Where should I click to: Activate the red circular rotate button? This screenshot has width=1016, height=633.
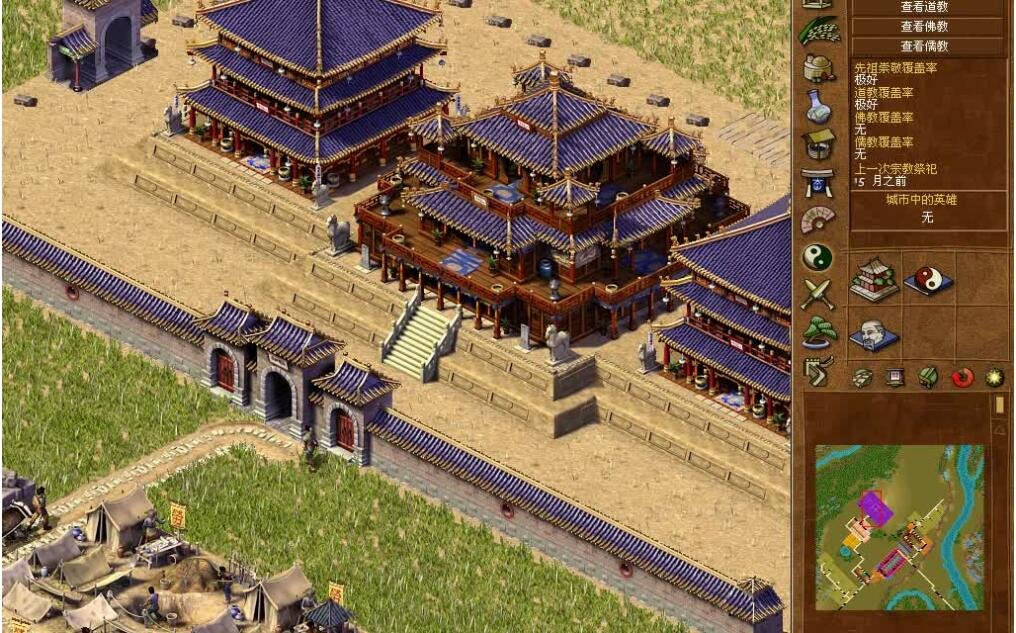pyautogui.click(x=962, y=377)
